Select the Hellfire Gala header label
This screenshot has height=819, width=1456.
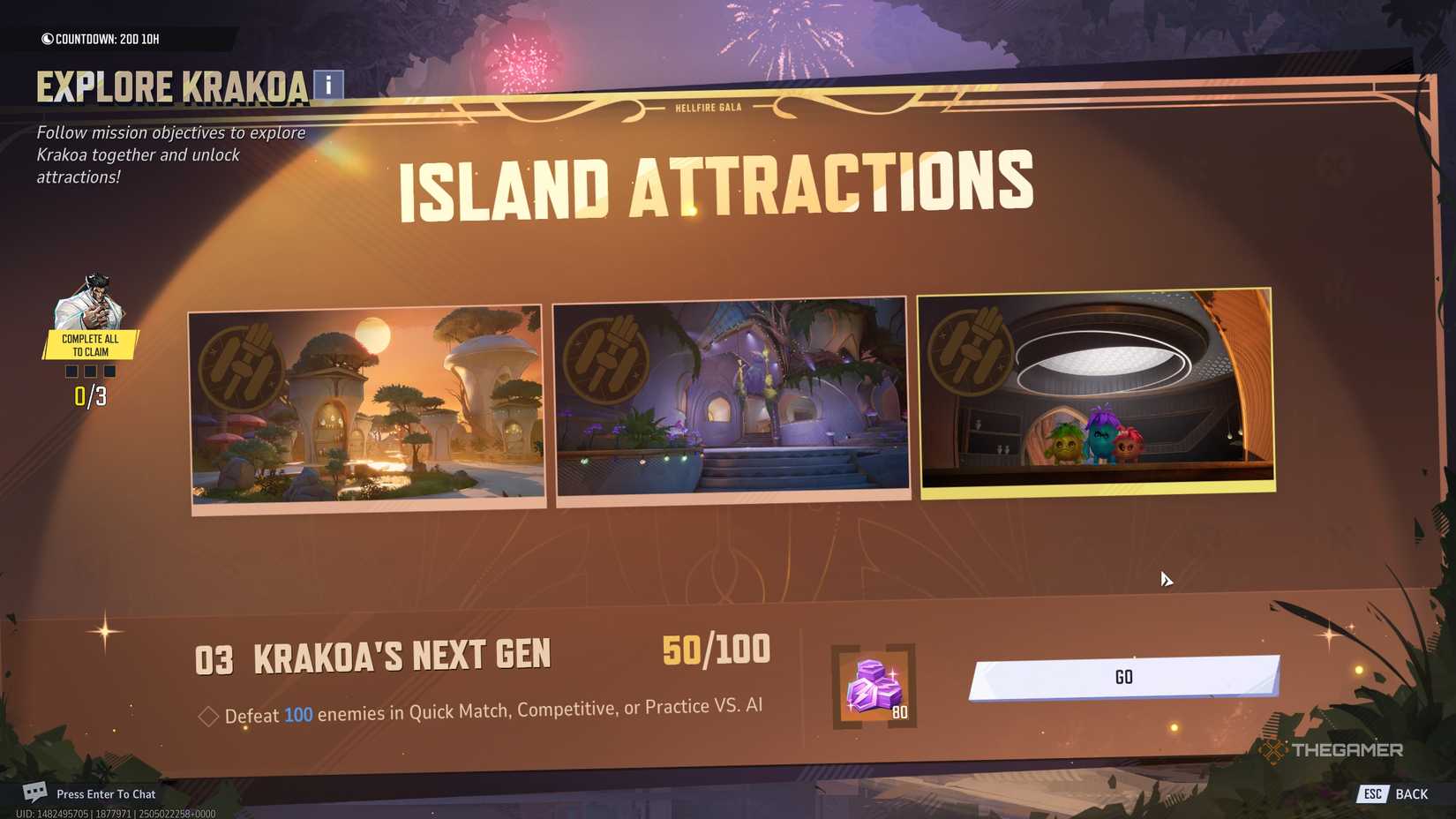click(707, 106)
